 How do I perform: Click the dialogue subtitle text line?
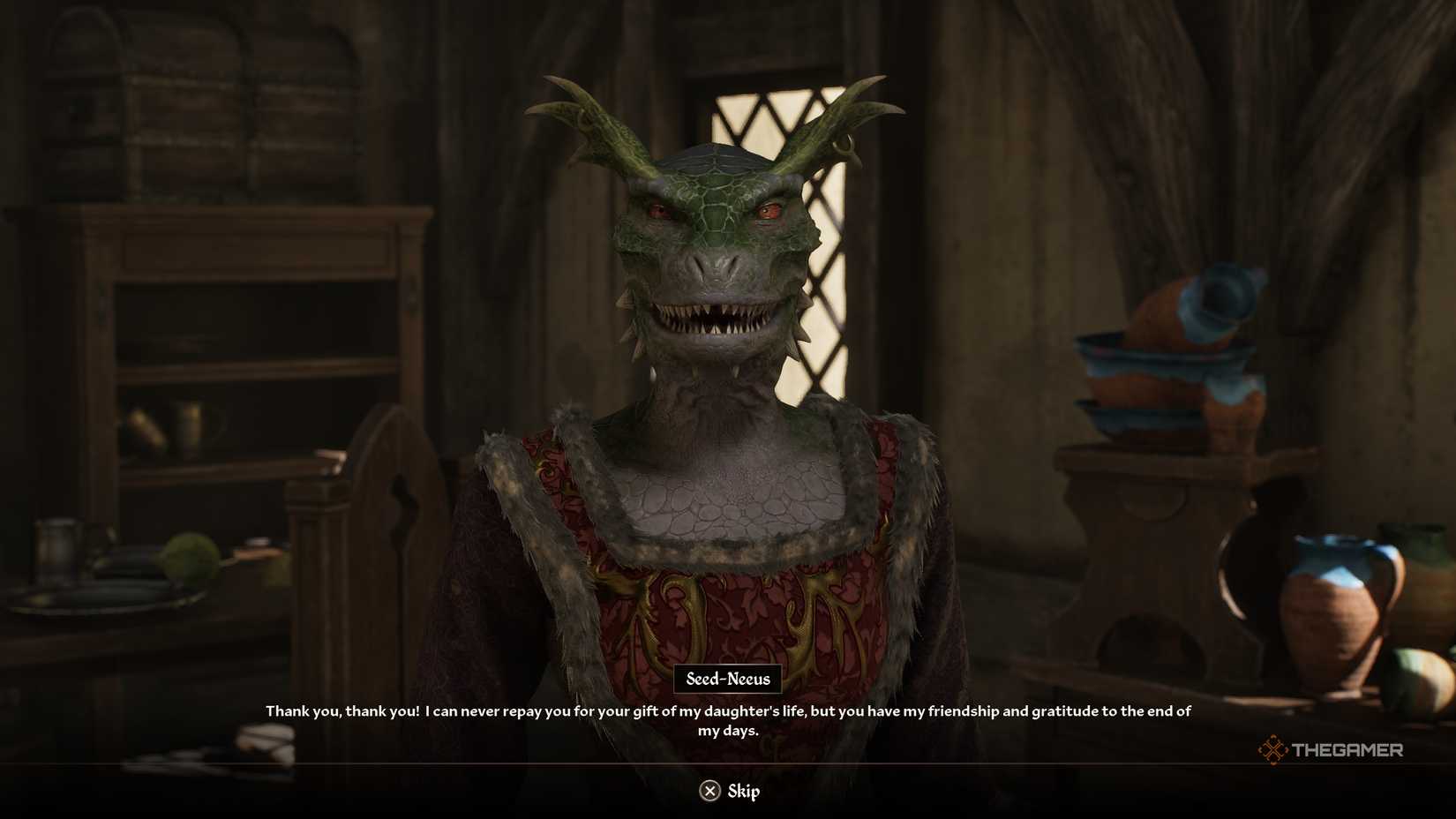728,710
